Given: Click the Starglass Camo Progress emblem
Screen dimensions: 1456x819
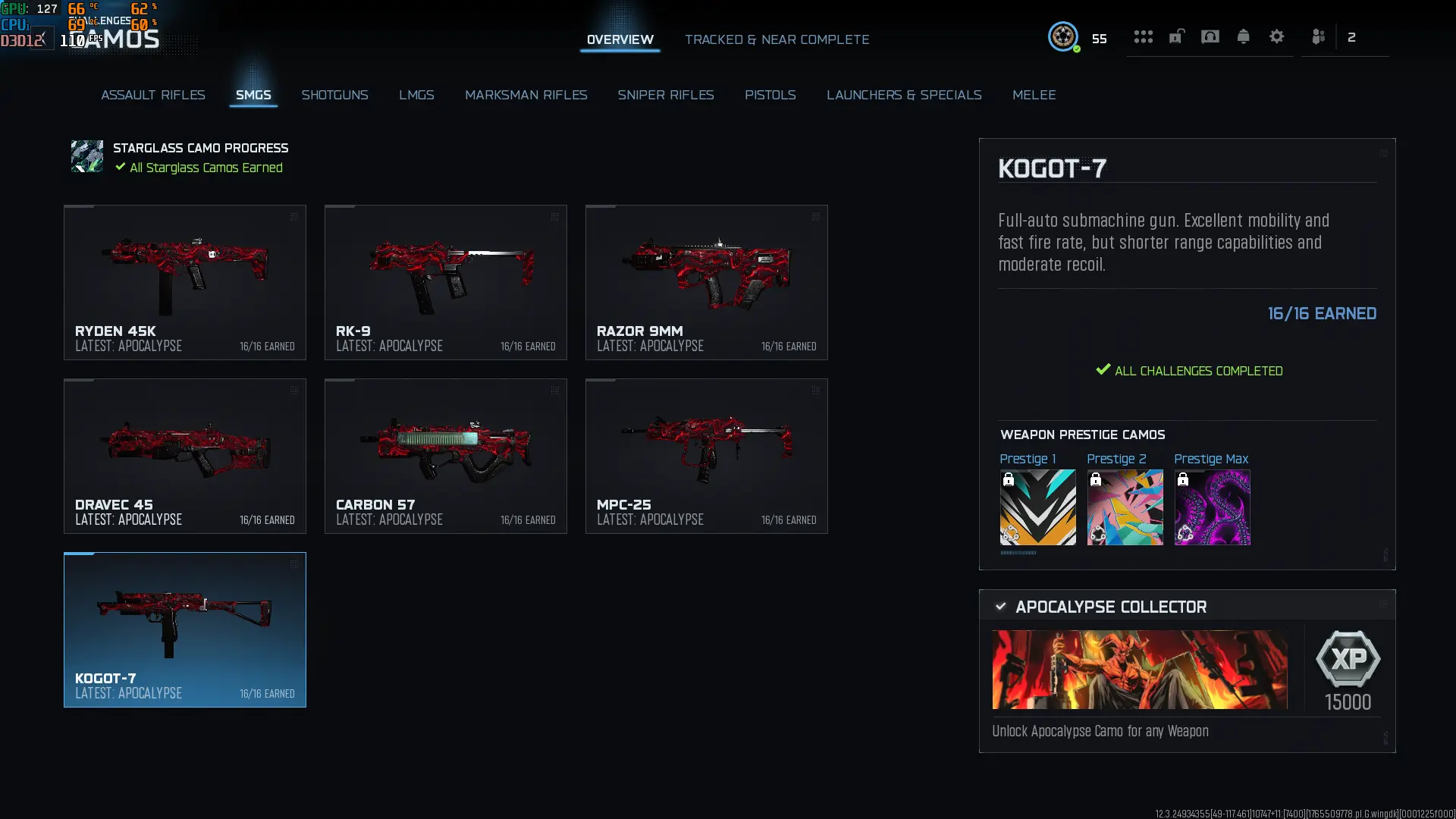Looking at the screenshot, I should [x=86, y=156].
